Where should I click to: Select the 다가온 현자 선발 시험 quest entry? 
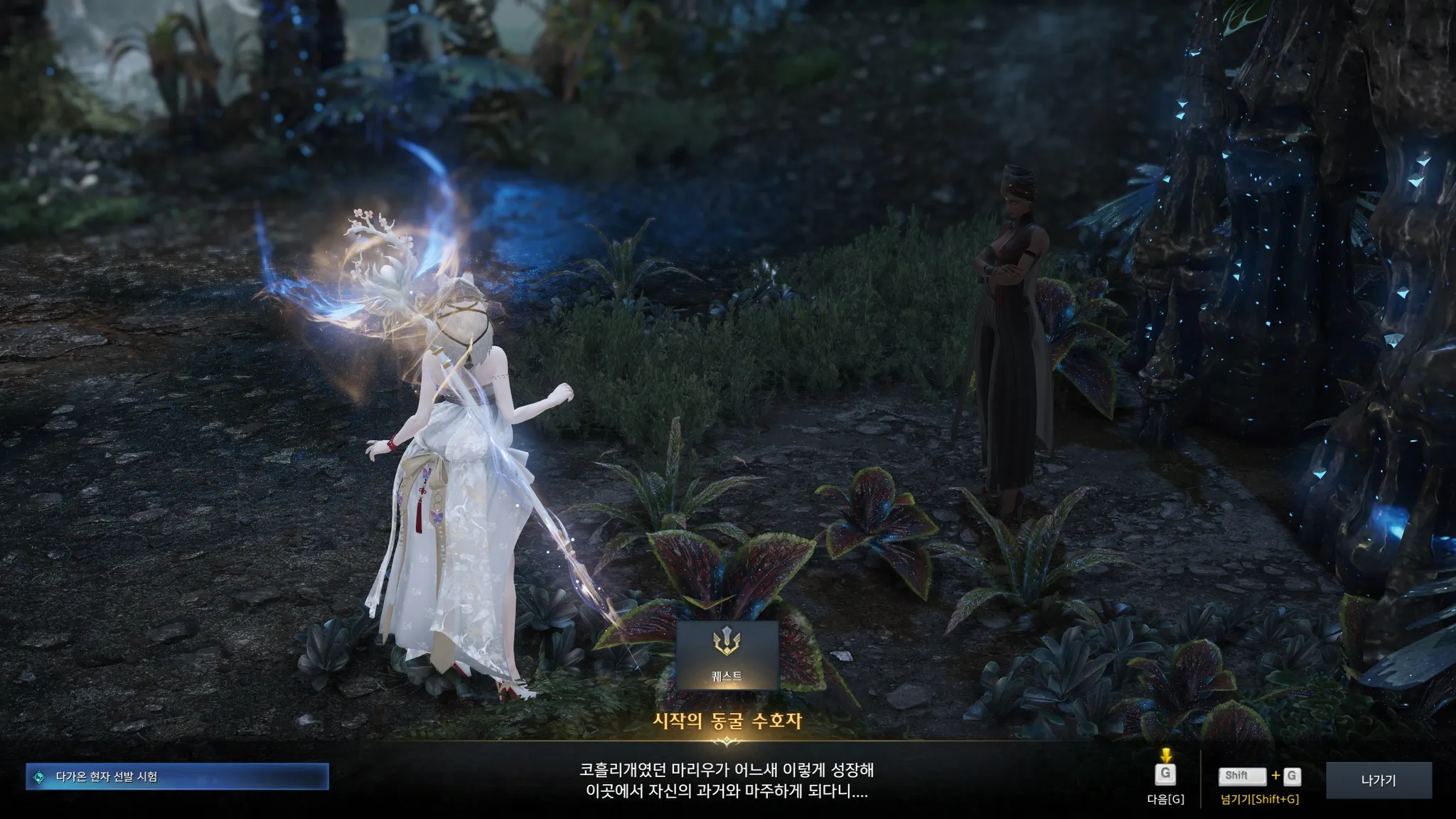click(x=177, y=776)
